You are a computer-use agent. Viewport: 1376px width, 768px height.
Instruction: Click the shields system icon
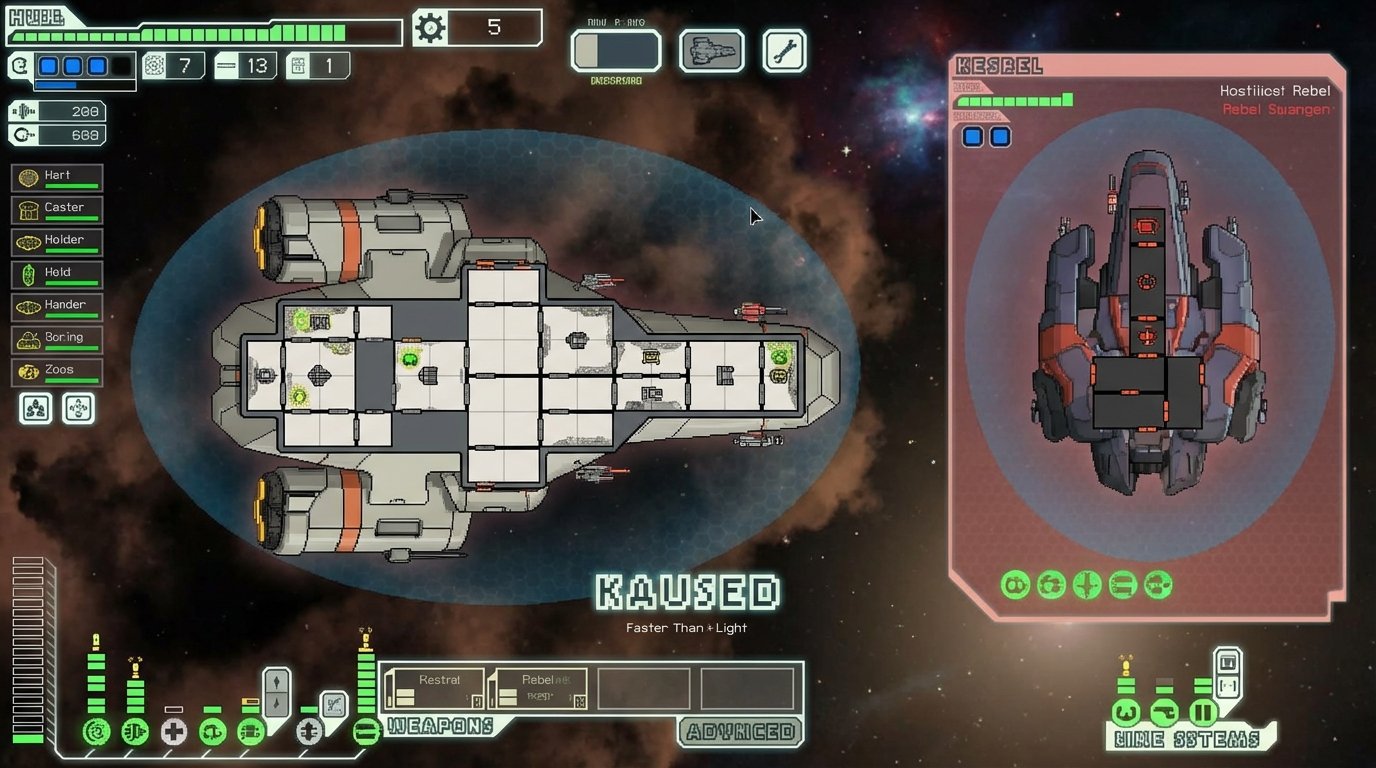tap(96, 731)
